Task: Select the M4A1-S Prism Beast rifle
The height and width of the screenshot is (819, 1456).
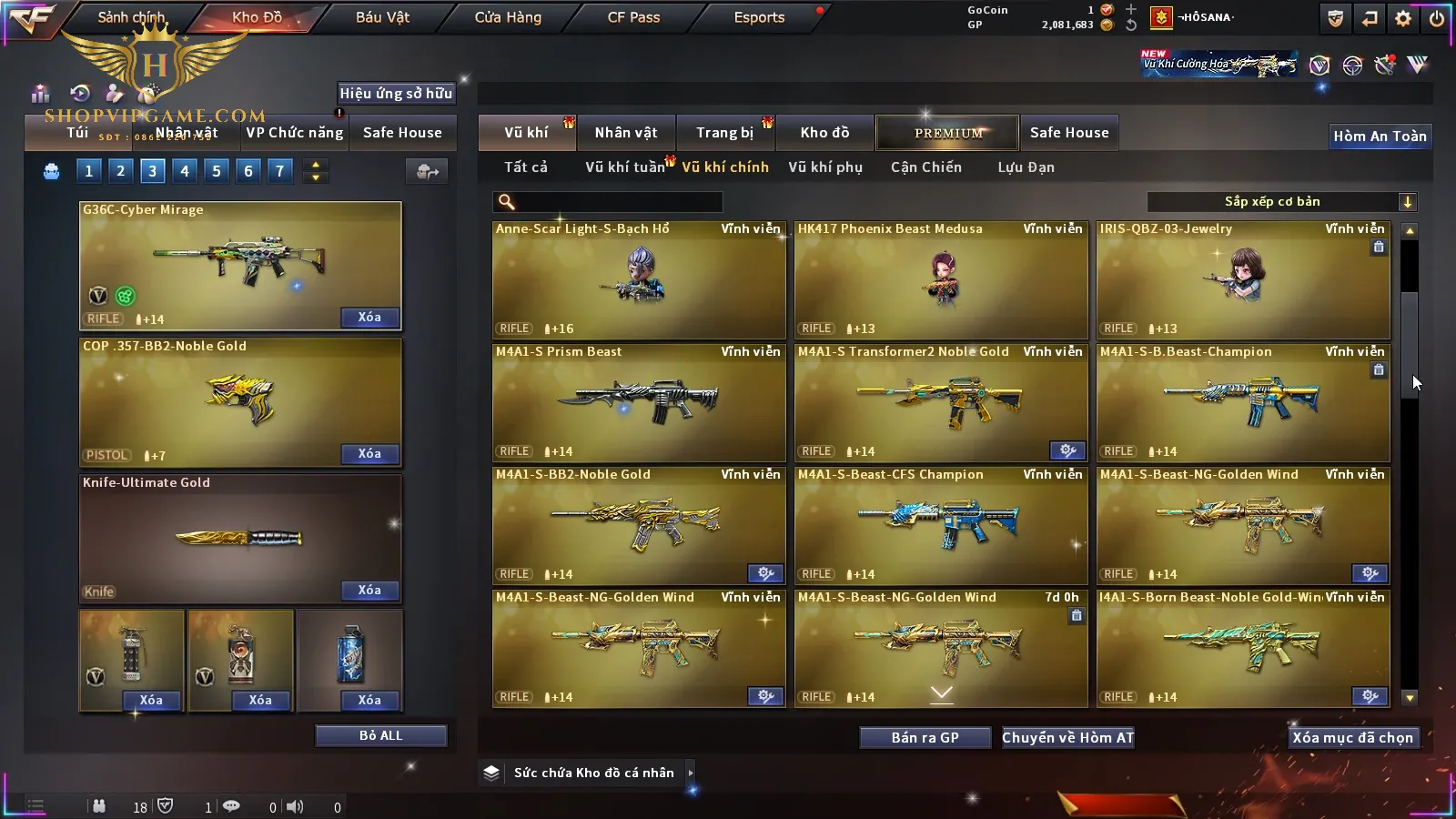Action: 639,402
